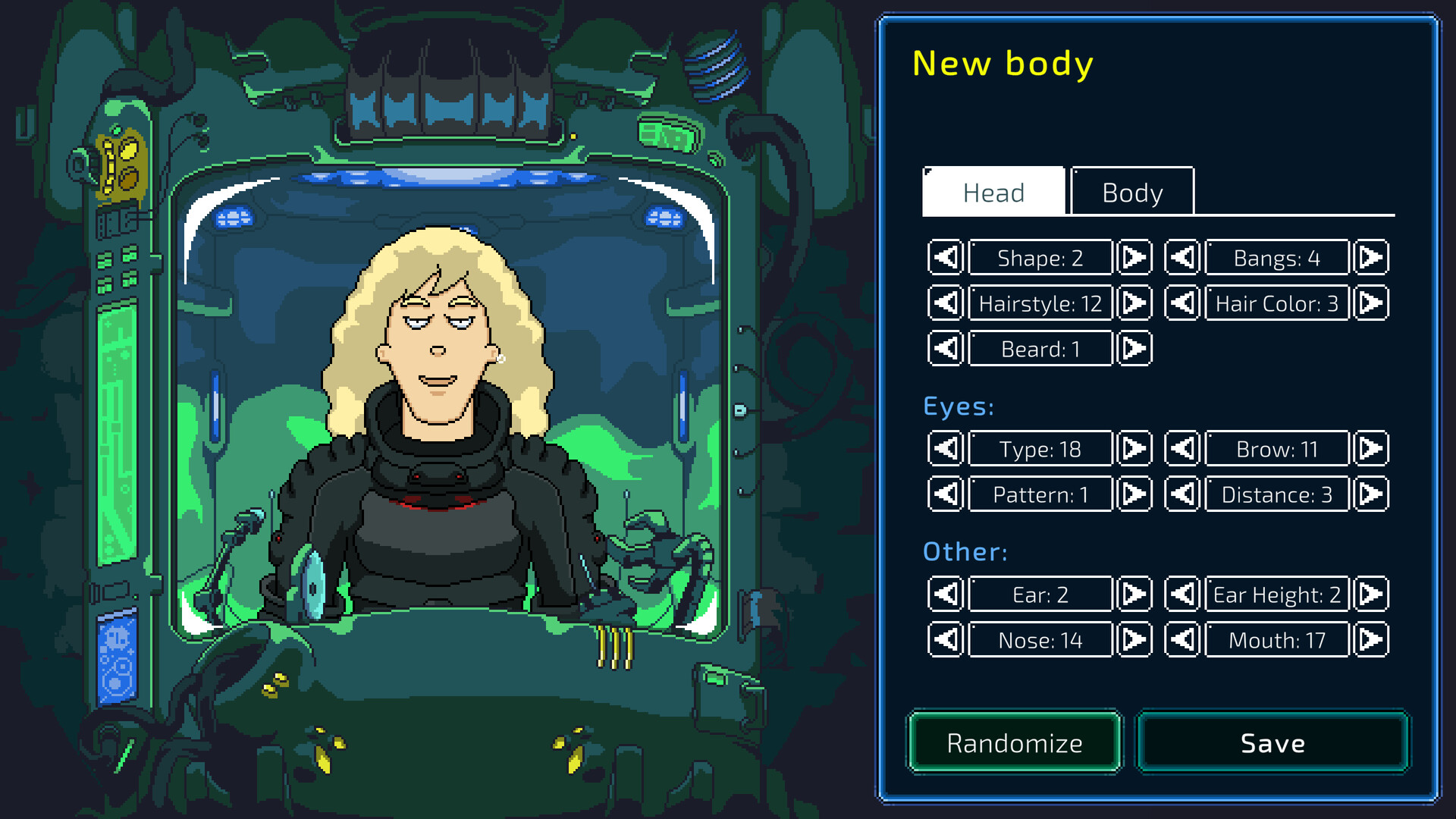
Task: Click the left arrow next to Brow
Action: coord(1182,448)
